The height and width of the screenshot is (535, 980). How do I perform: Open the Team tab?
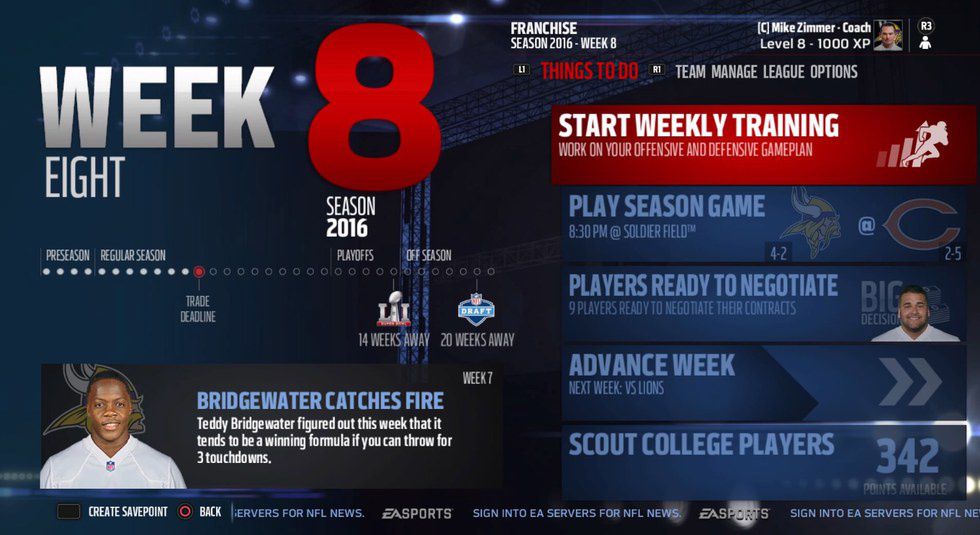[692, 72]
